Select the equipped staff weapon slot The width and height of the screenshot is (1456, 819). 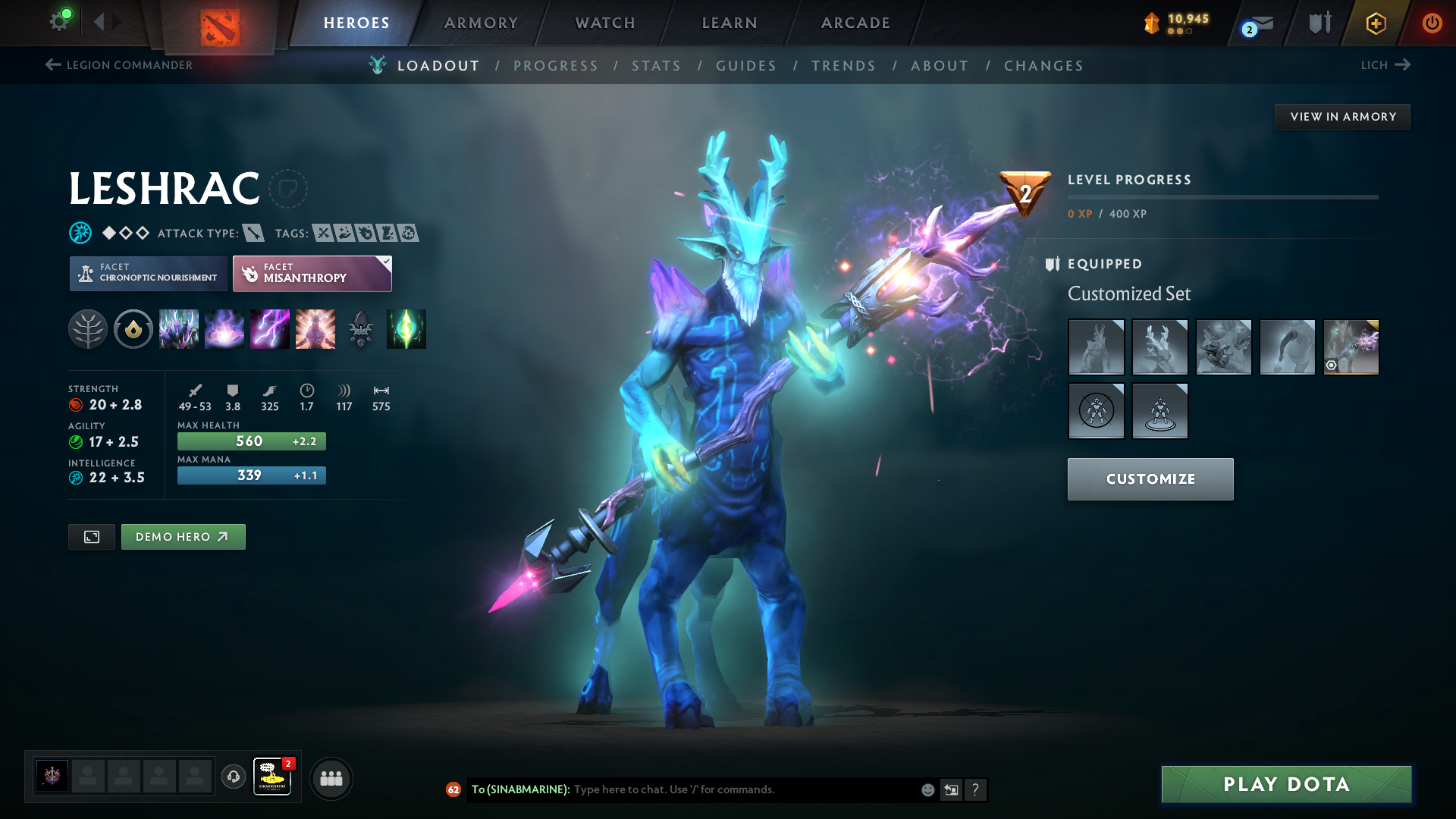(x=1351, y=347)
